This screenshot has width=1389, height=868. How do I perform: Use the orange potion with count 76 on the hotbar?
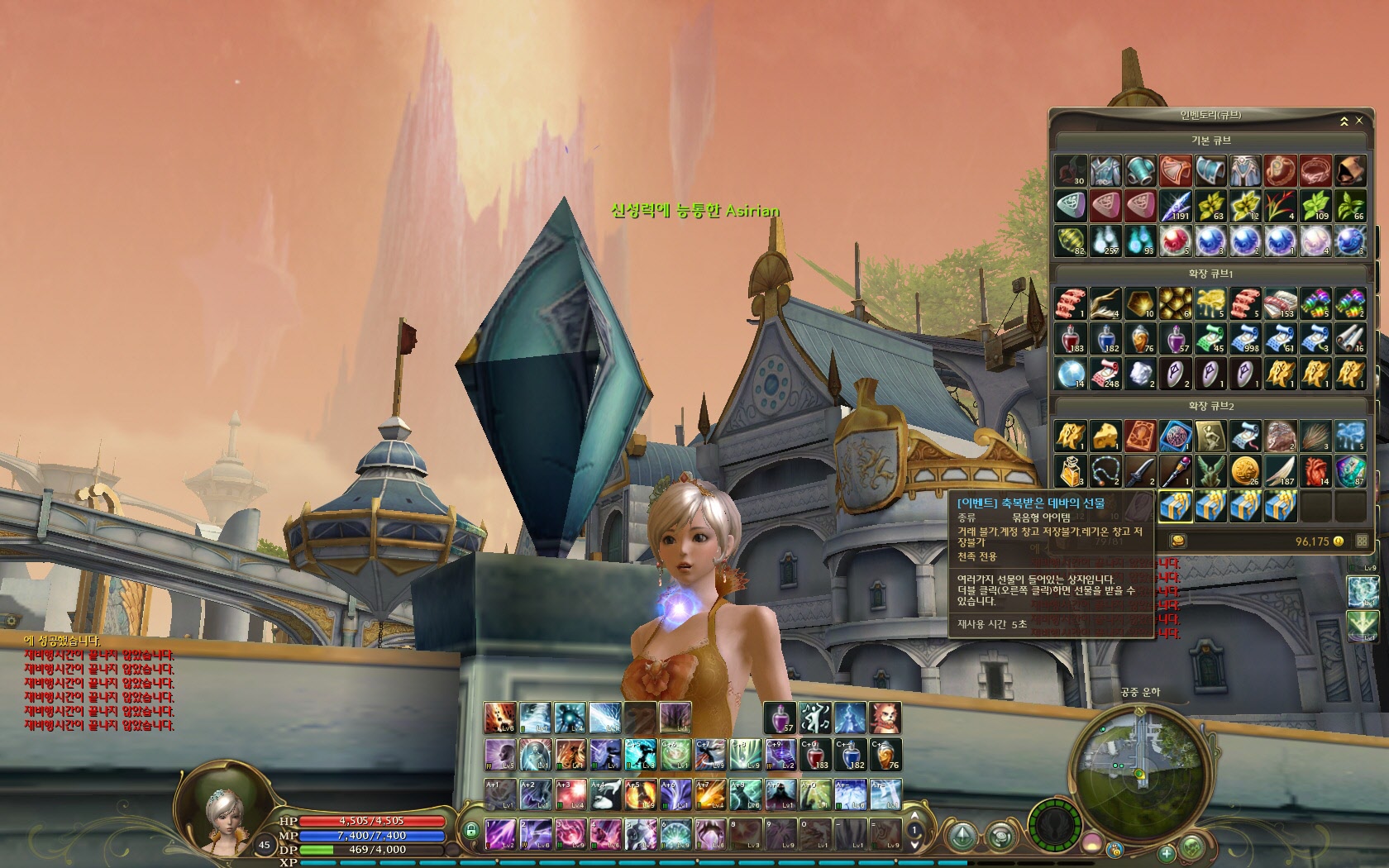coord(885,754)
